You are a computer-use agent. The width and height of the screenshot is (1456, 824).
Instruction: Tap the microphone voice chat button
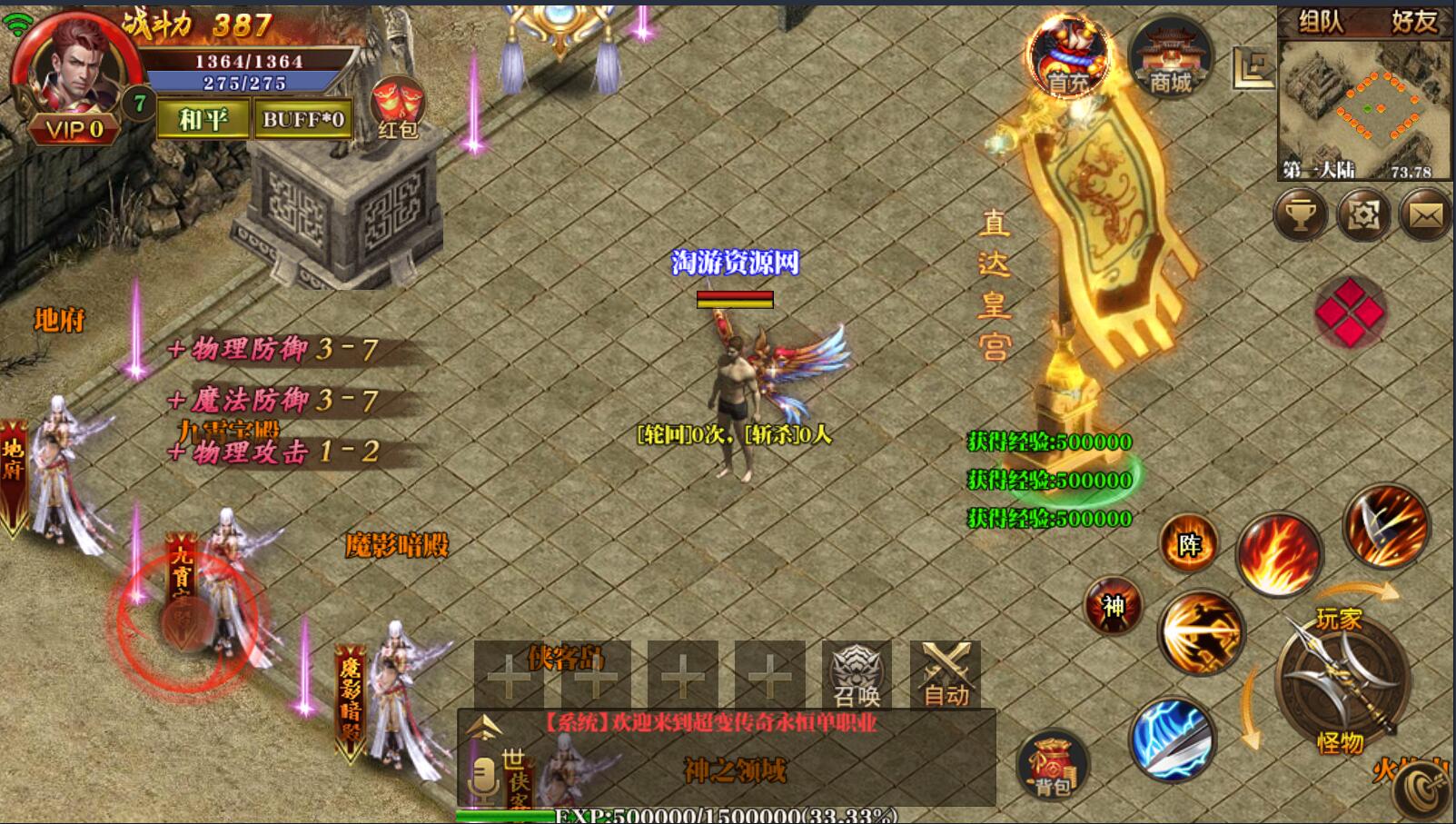coord(483,777)
